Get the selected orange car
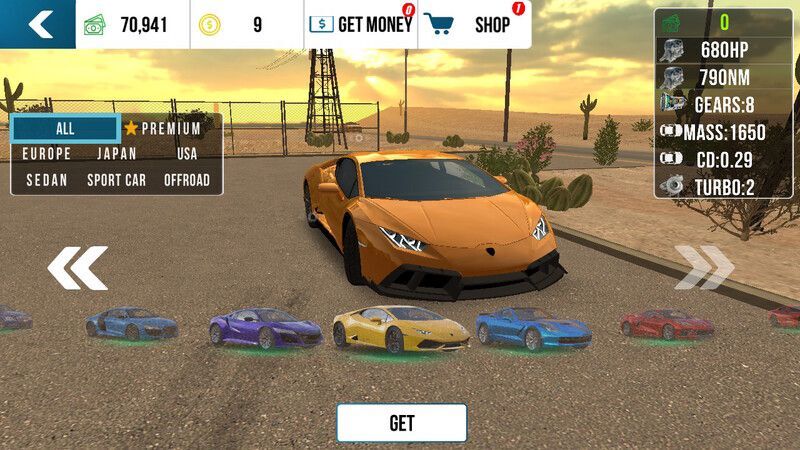Viewport: 800px width, 450px height. pyautogui.click(x=401, y=423)
